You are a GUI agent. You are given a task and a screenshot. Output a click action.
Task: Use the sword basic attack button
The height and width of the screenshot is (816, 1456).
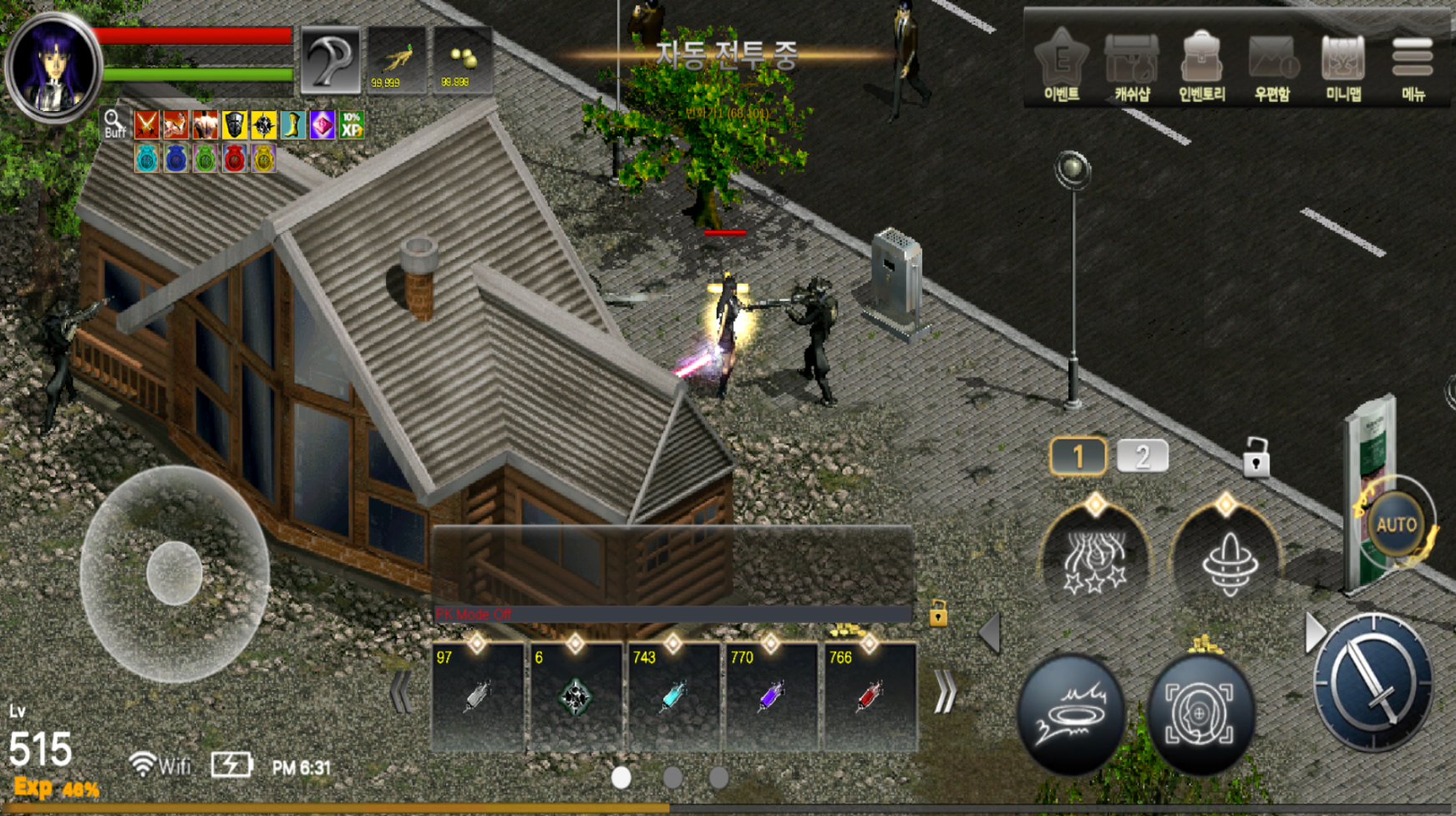click(1372, 682)
